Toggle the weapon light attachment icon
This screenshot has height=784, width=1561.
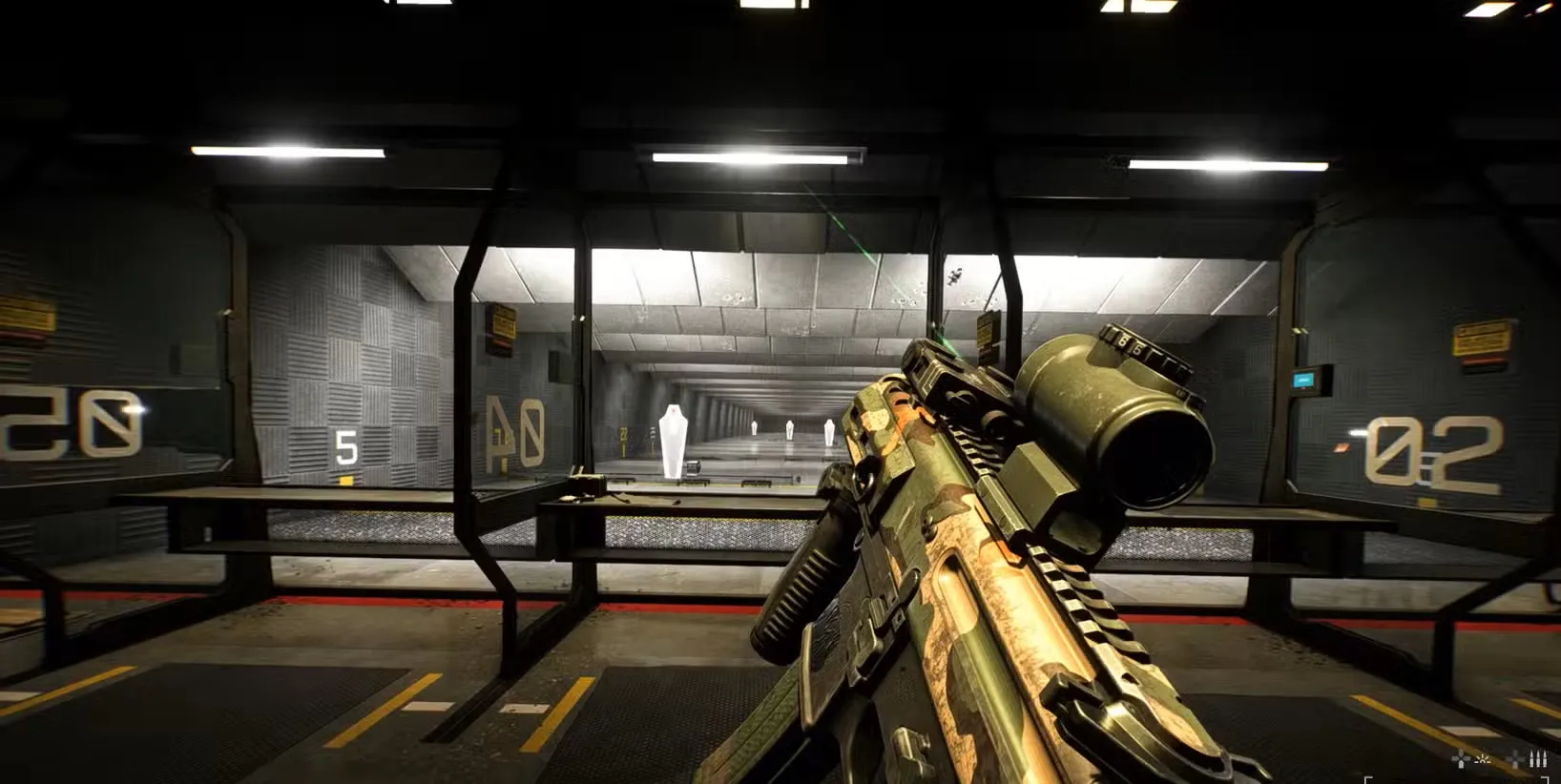pos(1484,759)
